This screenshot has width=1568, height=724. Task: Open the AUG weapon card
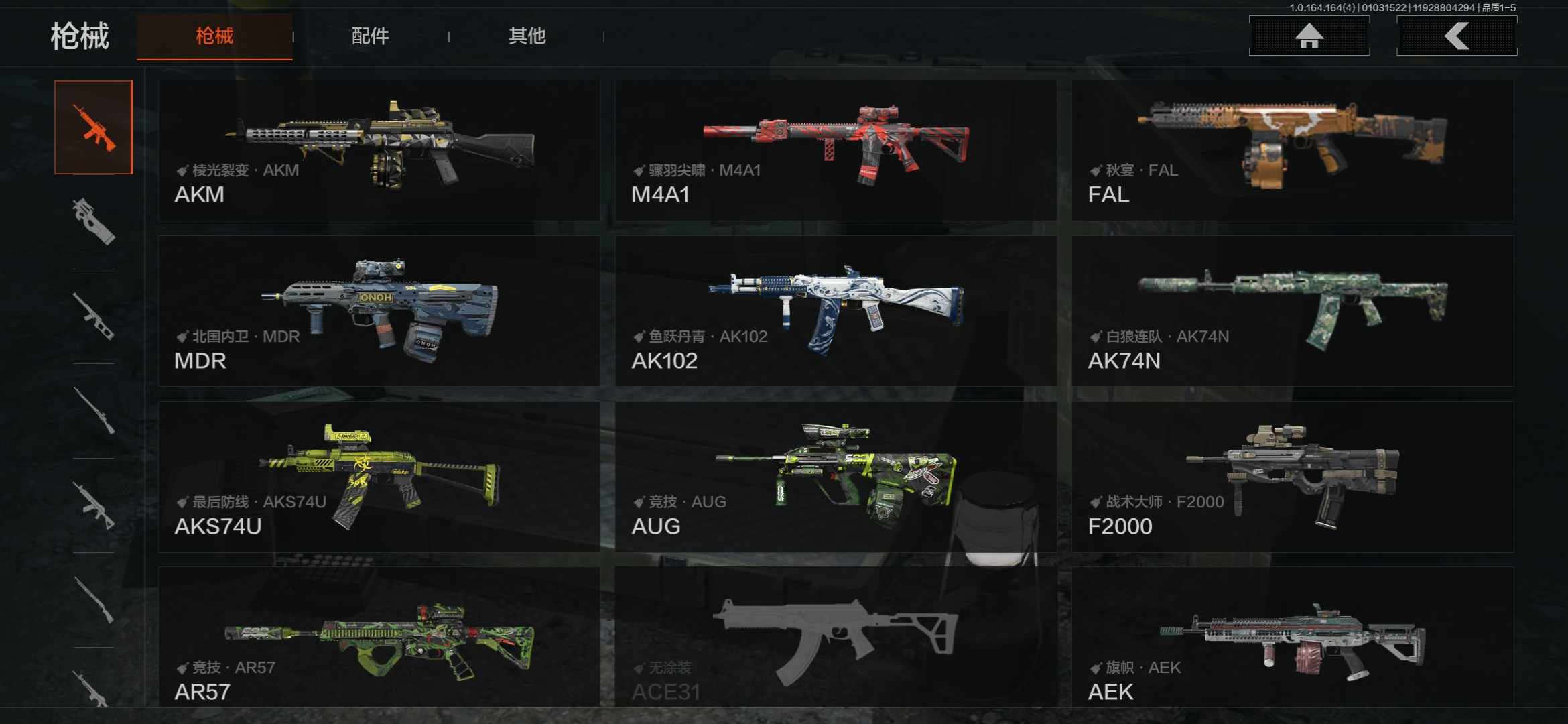tap(836, 477)
